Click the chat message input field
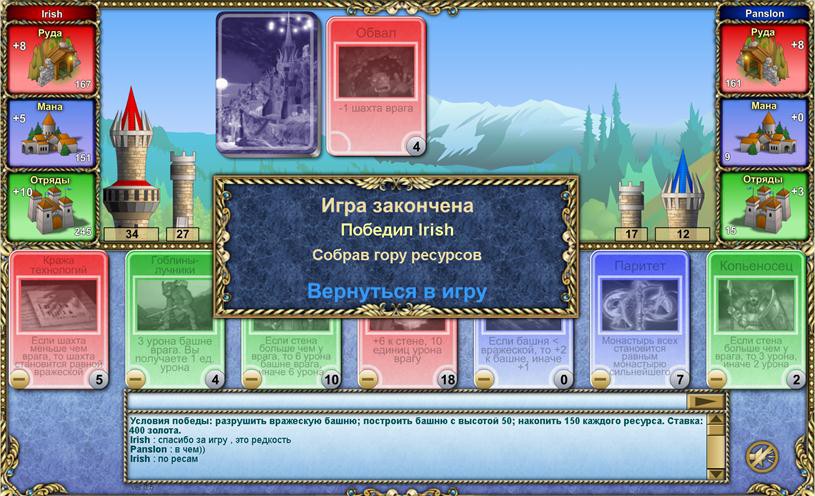815x496 pixels. click(406, 401)
